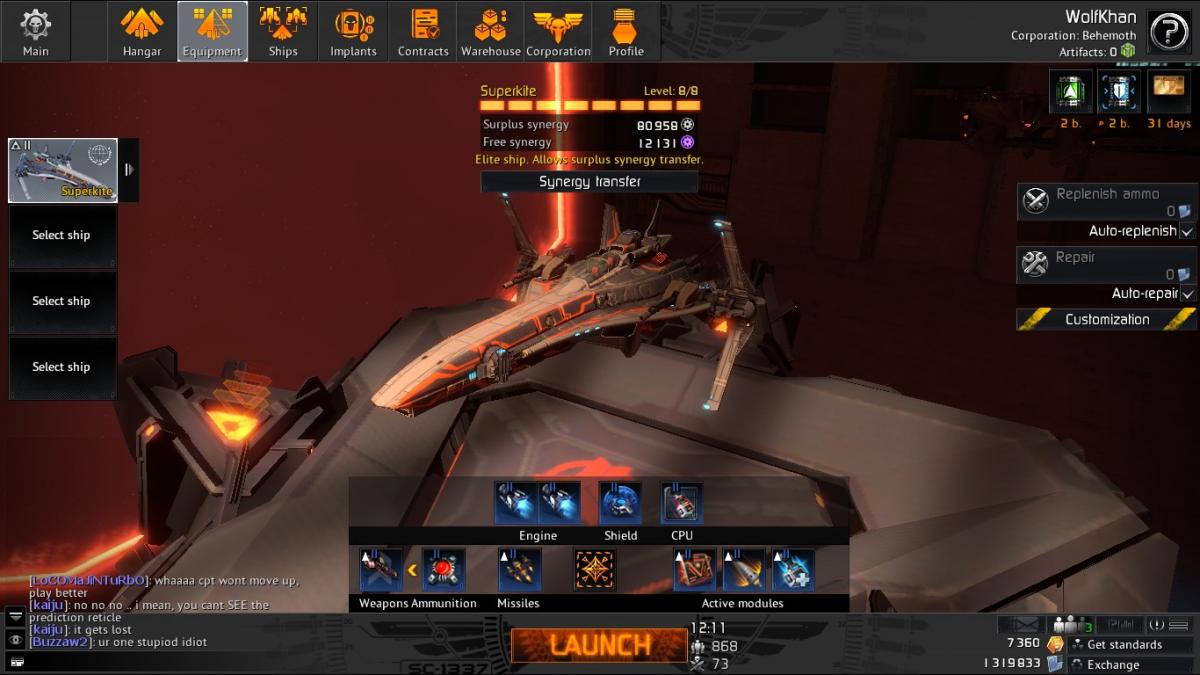The width and height of the screenshot is (1200, 675).
Task: Open the Ships tab
Action: pos(283,32)
